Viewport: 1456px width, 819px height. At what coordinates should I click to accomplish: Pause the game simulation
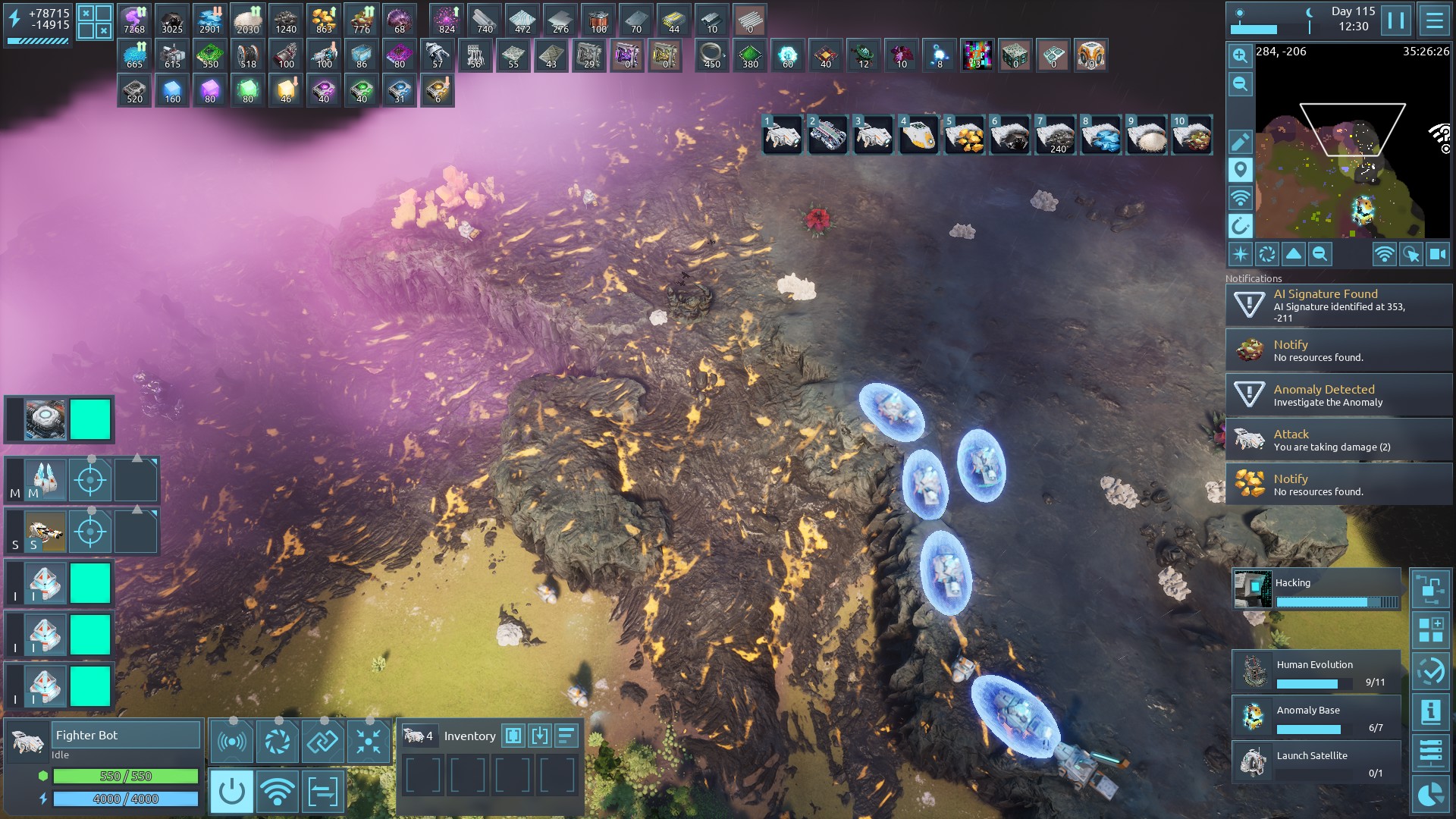(1395, 20)
